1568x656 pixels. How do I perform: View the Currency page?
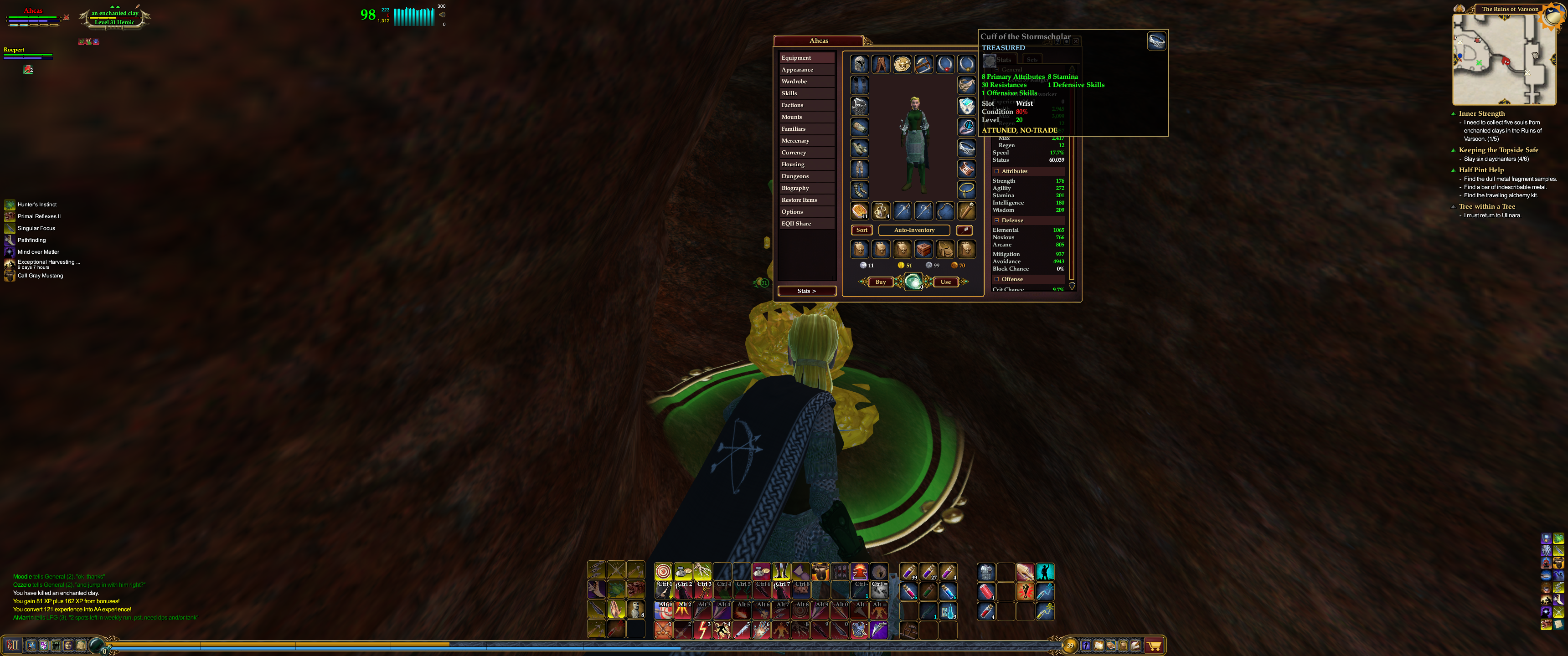(794, 153)
